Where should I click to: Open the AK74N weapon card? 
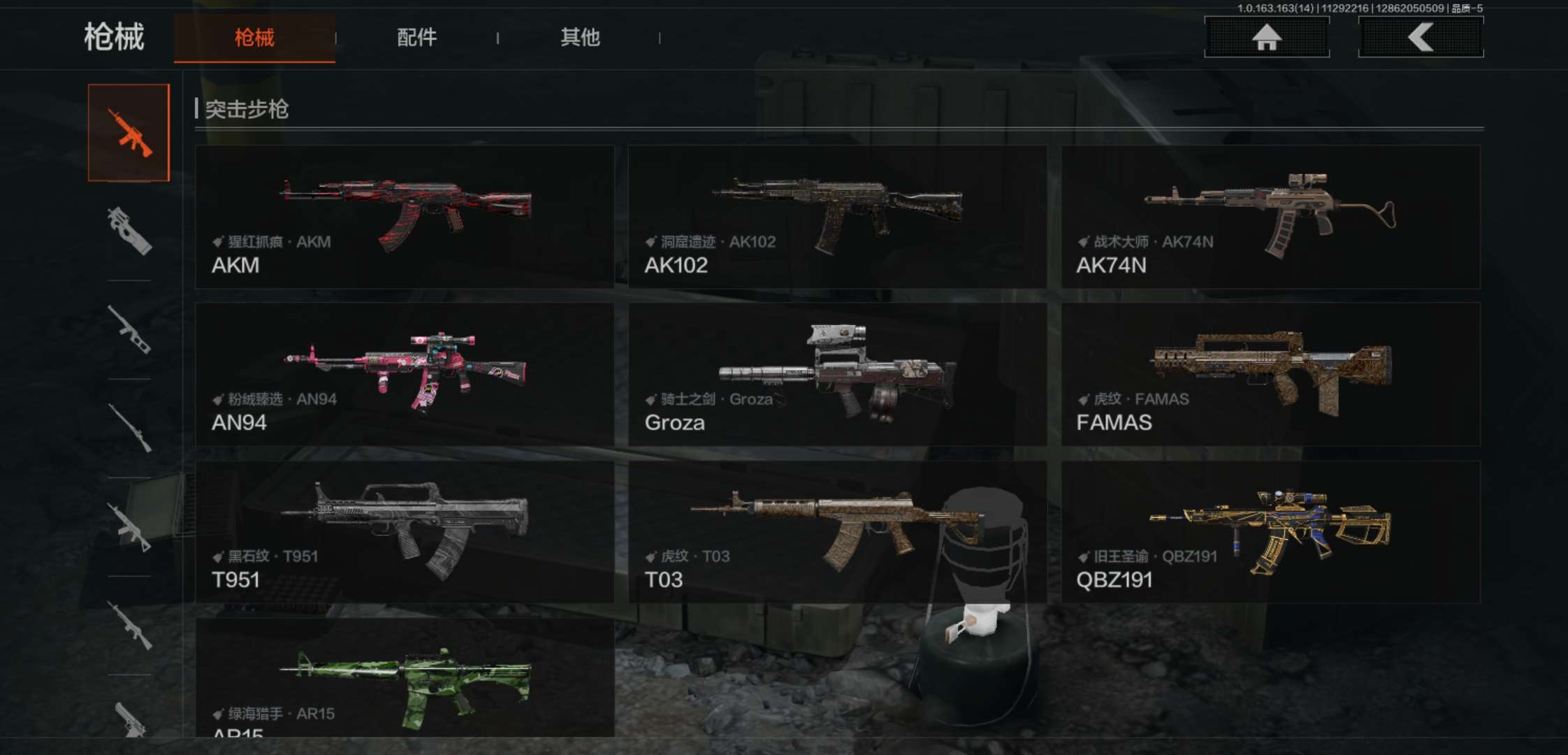coord(1270,217)
